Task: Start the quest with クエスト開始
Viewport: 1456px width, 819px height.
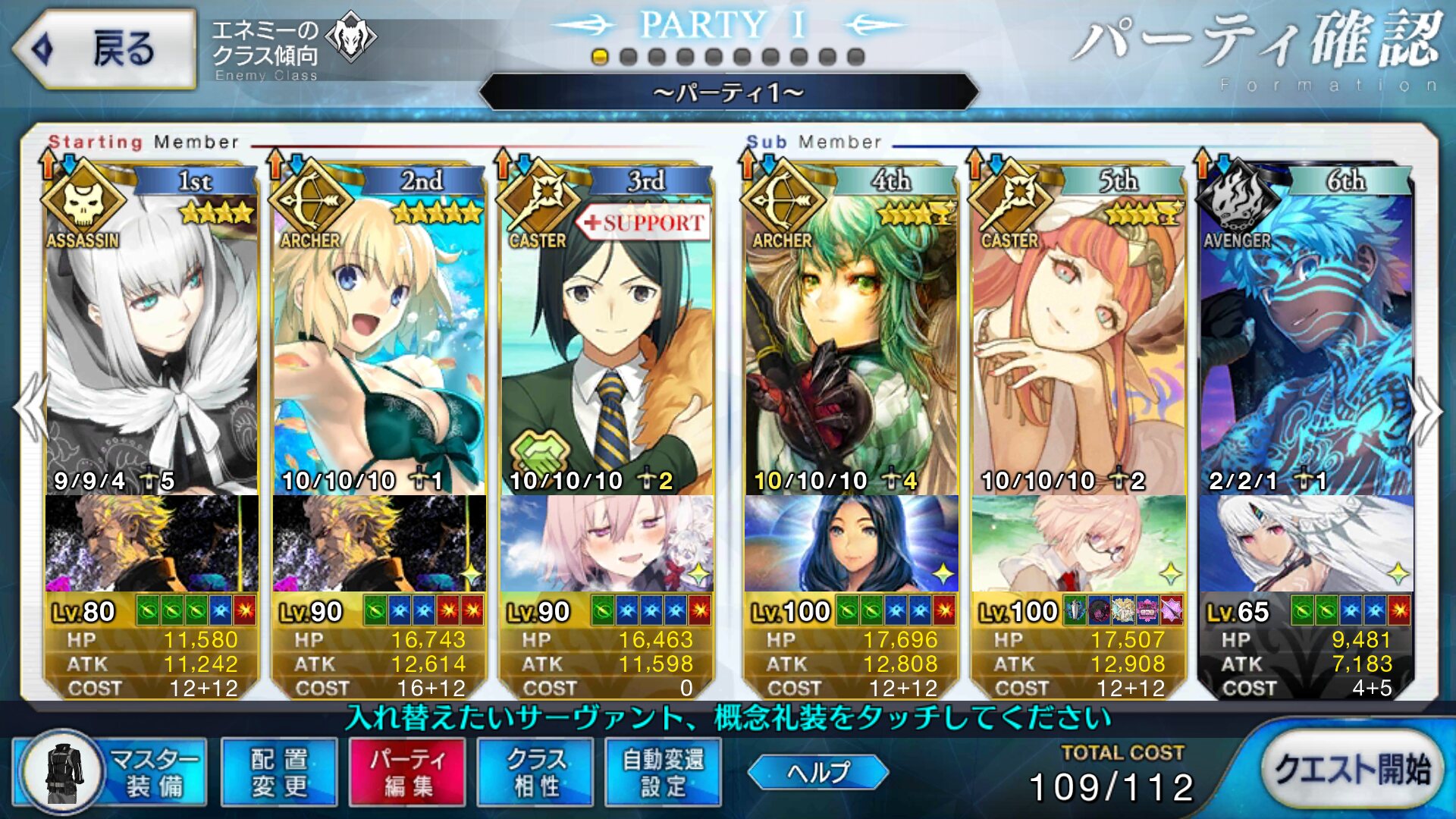Action: 1351,769
